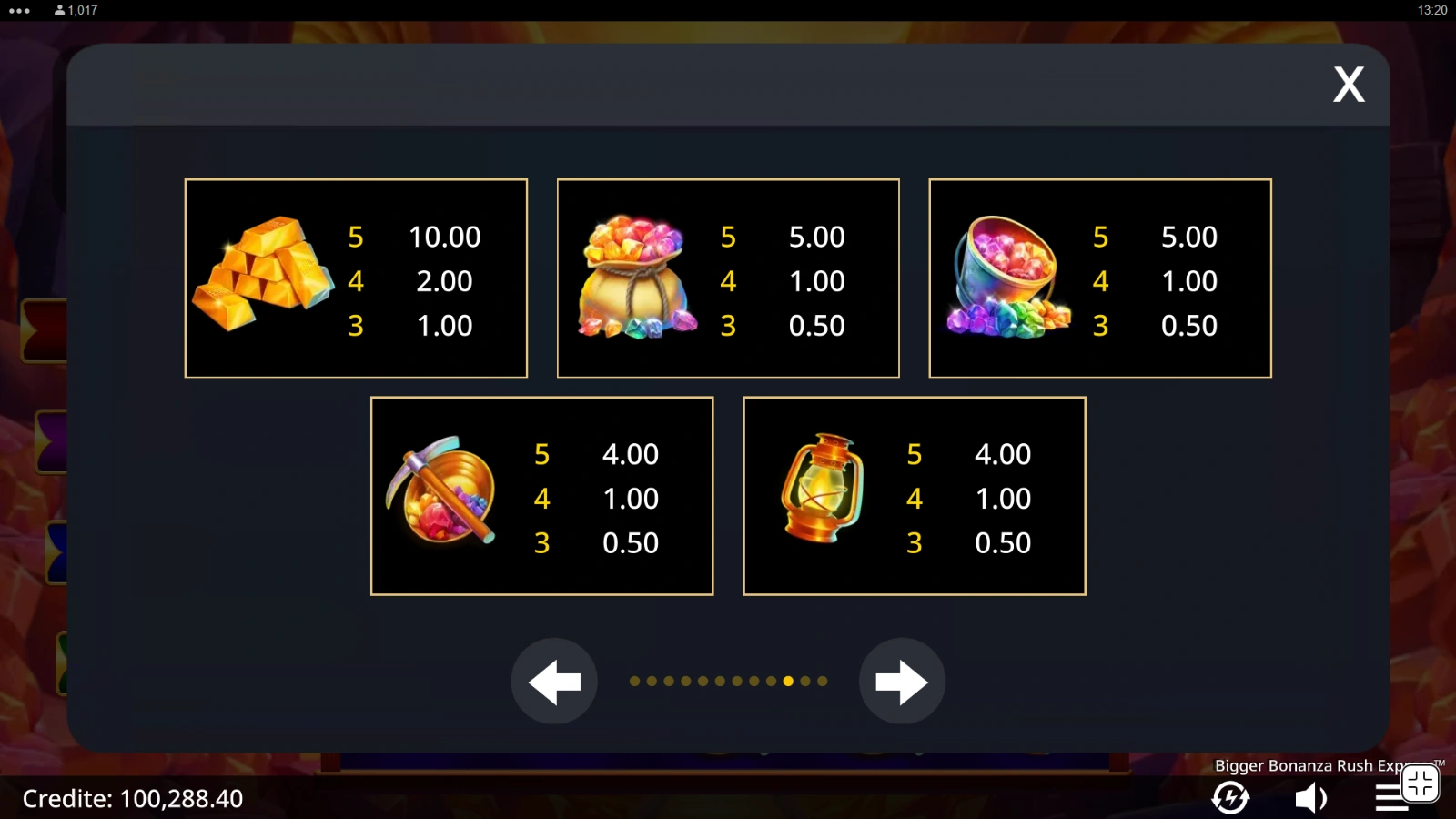Close the paytable with the X button
This screenshot has height=819, width=1456.
1349,85
